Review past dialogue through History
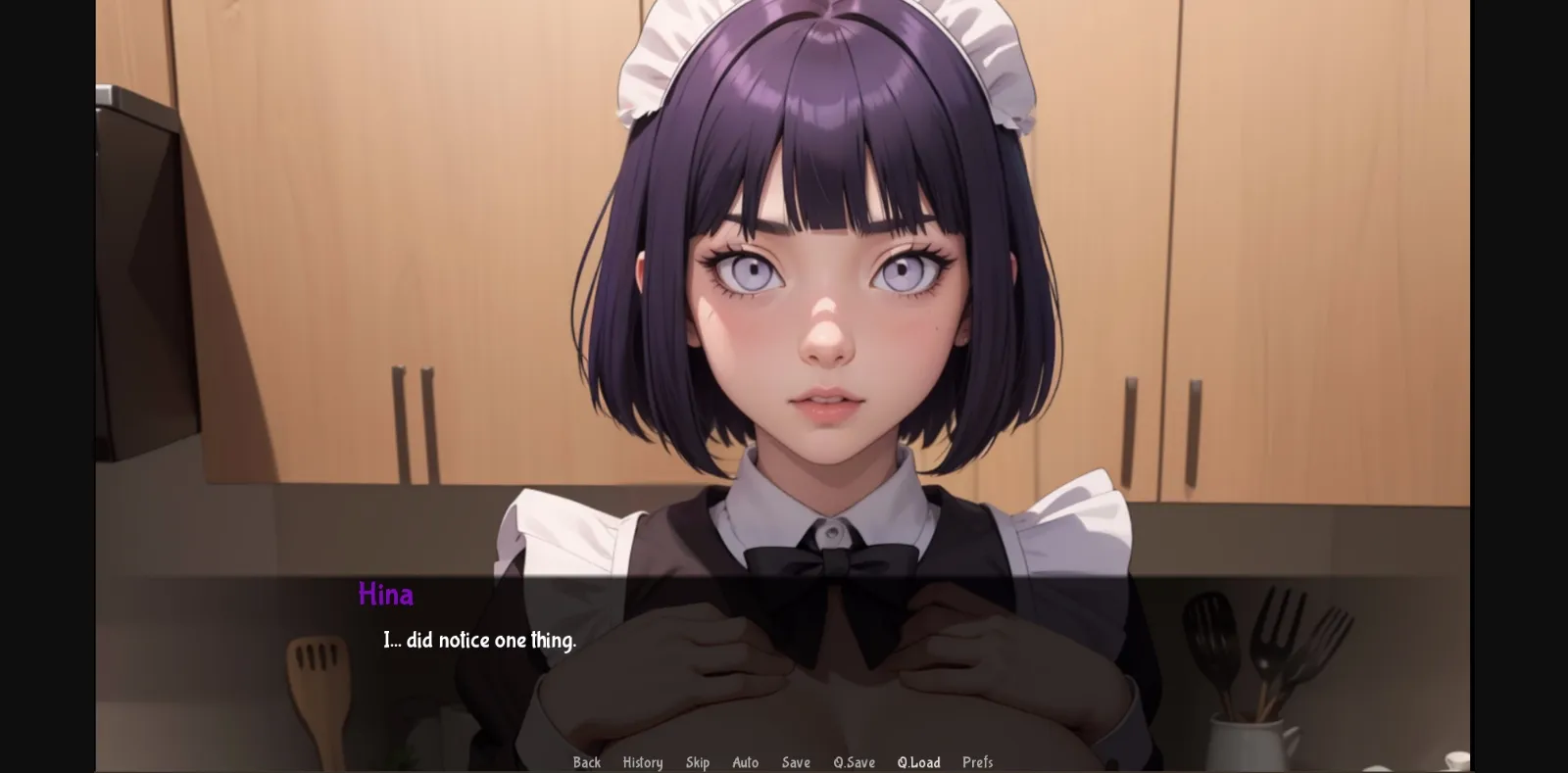Image resolution: width=1568 pixels, height=773 pixels. [x=643, y=762]
